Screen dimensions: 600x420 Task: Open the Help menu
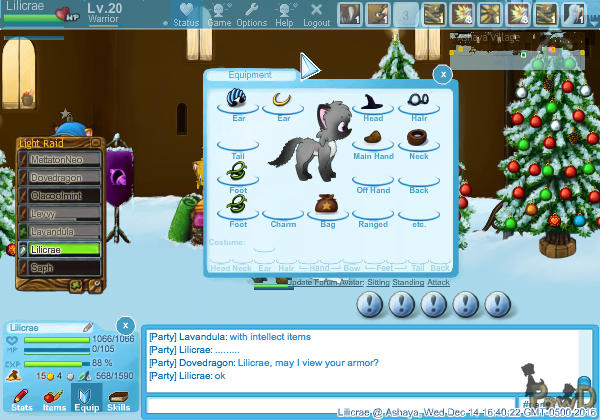point(284,15)
